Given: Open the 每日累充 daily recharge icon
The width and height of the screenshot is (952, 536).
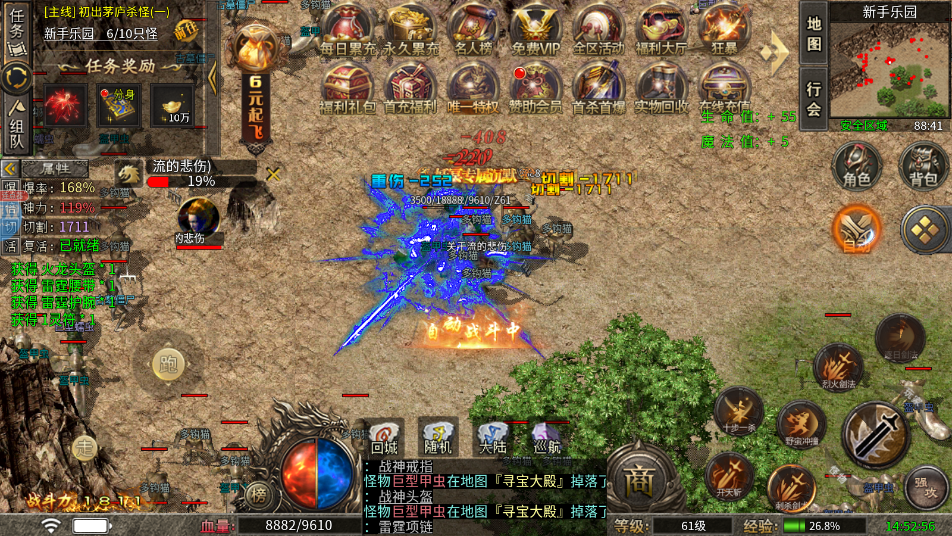Looking at the screenshot, I should point(349,28).
